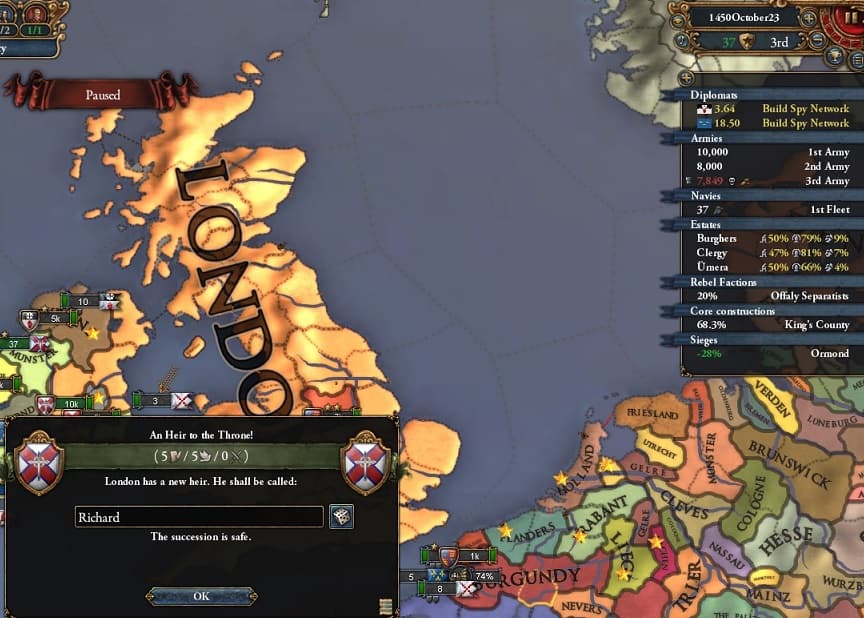Open the Clergy estate row
864x618 pixels.
(770, 253)
